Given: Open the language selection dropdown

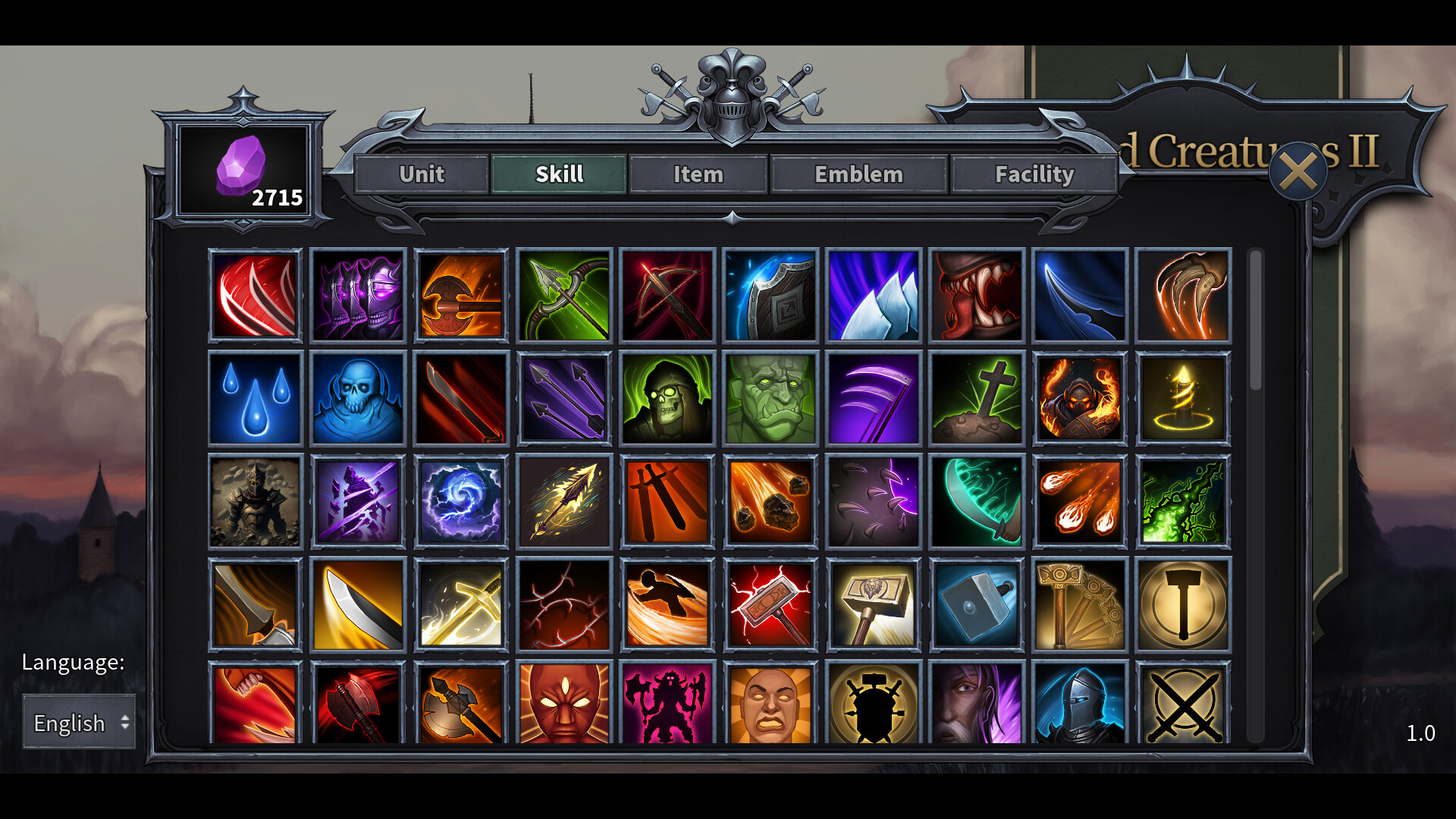Looking at the screenshot, I should click(x=78, y=723).
